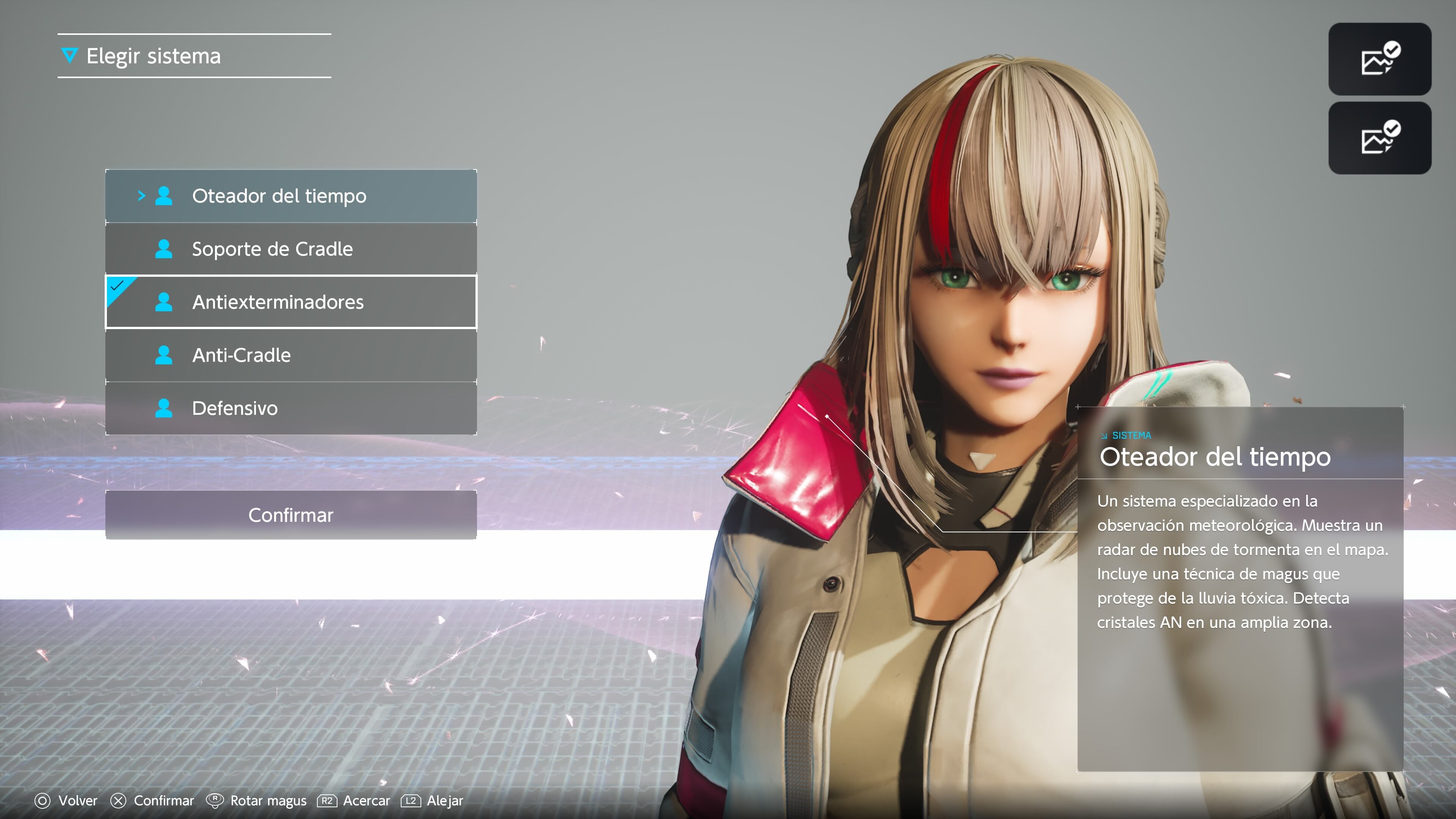Screen dimensions: 1456x819
Task: Choose Soporte de Cradle option
Action: (290, 249)
